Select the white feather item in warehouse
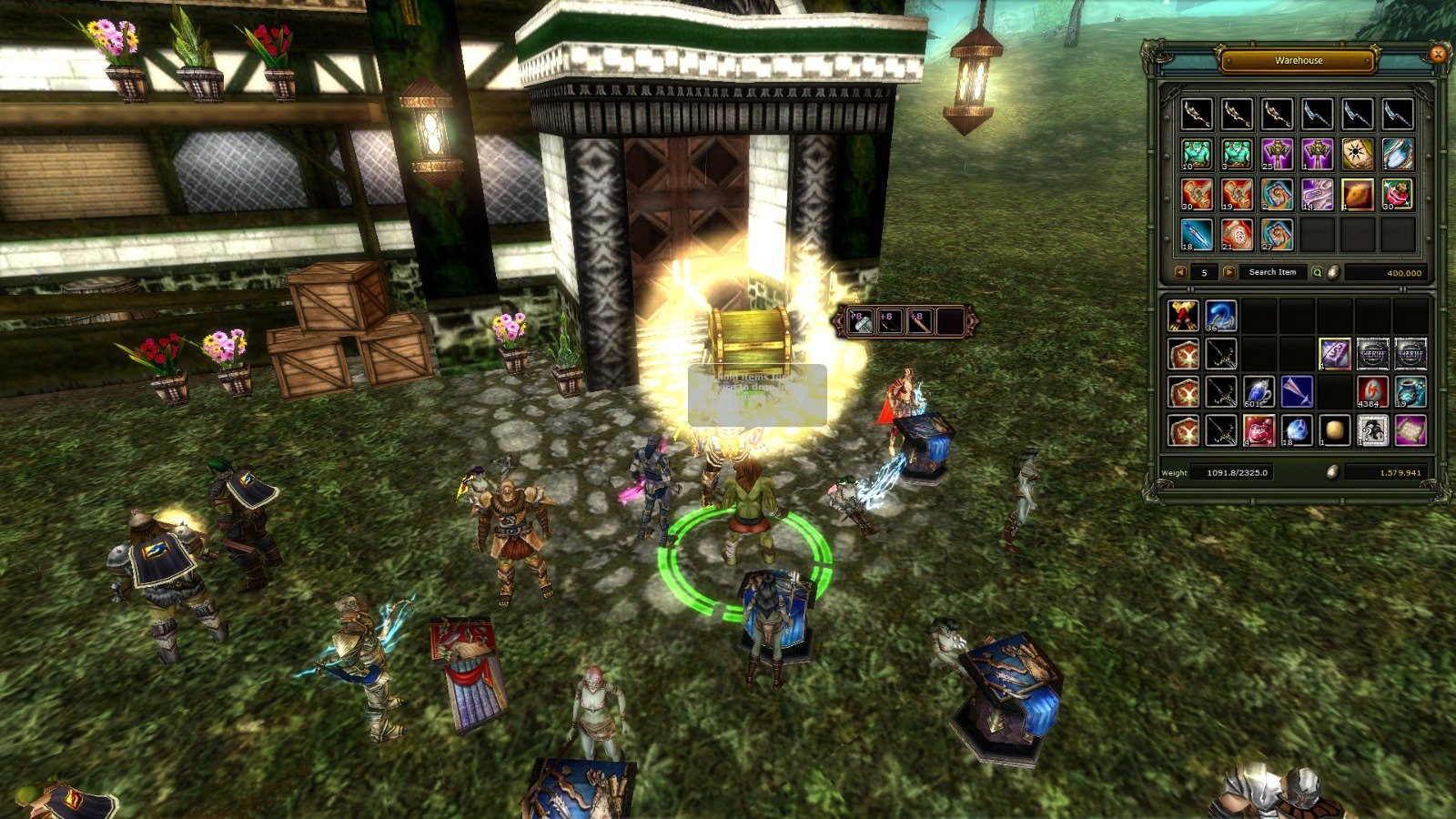The height and width of the screenshot is (819, 1456). (1398, 155)
